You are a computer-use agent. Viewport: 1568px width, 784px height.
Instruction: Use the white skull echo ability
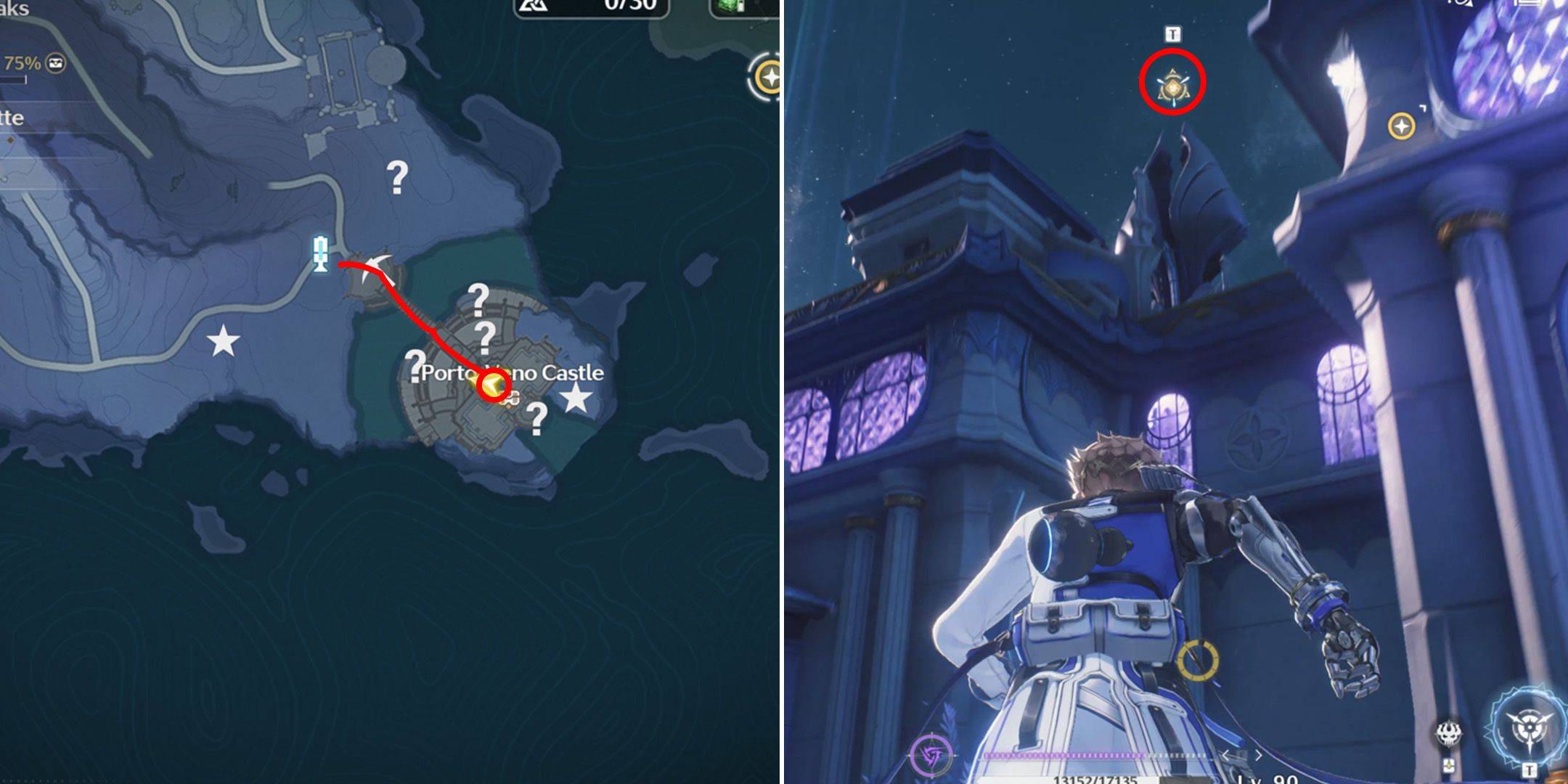pos(1448,733)
